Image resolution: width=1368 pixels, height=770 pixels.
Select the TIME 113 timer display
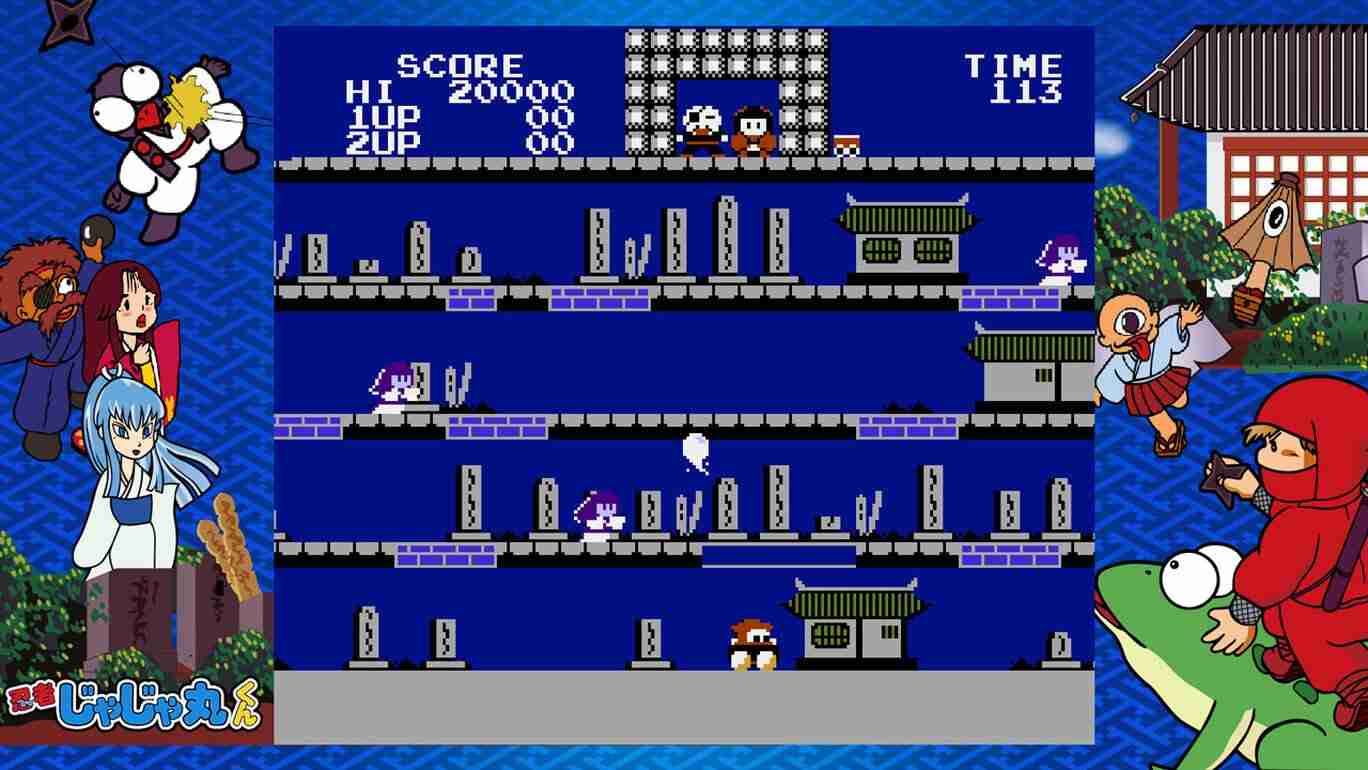tap(1016, 78)
